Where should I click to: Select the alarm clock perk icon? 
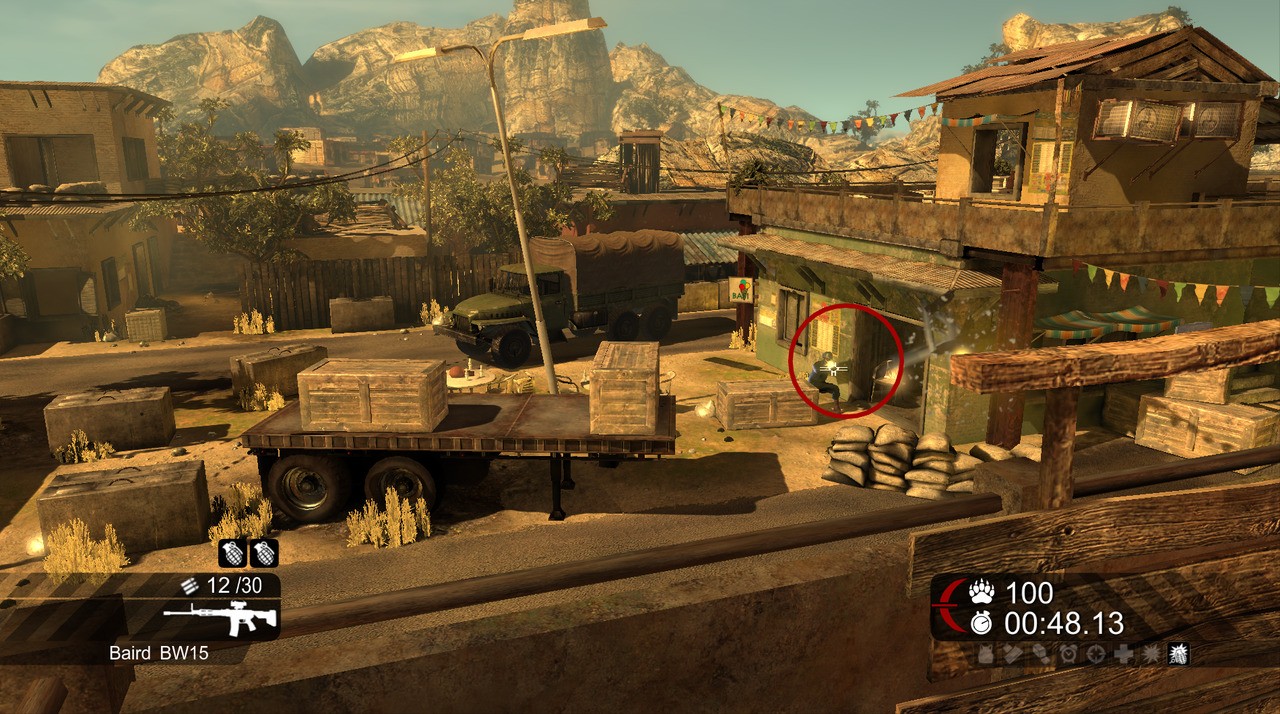pos(1069,654)
